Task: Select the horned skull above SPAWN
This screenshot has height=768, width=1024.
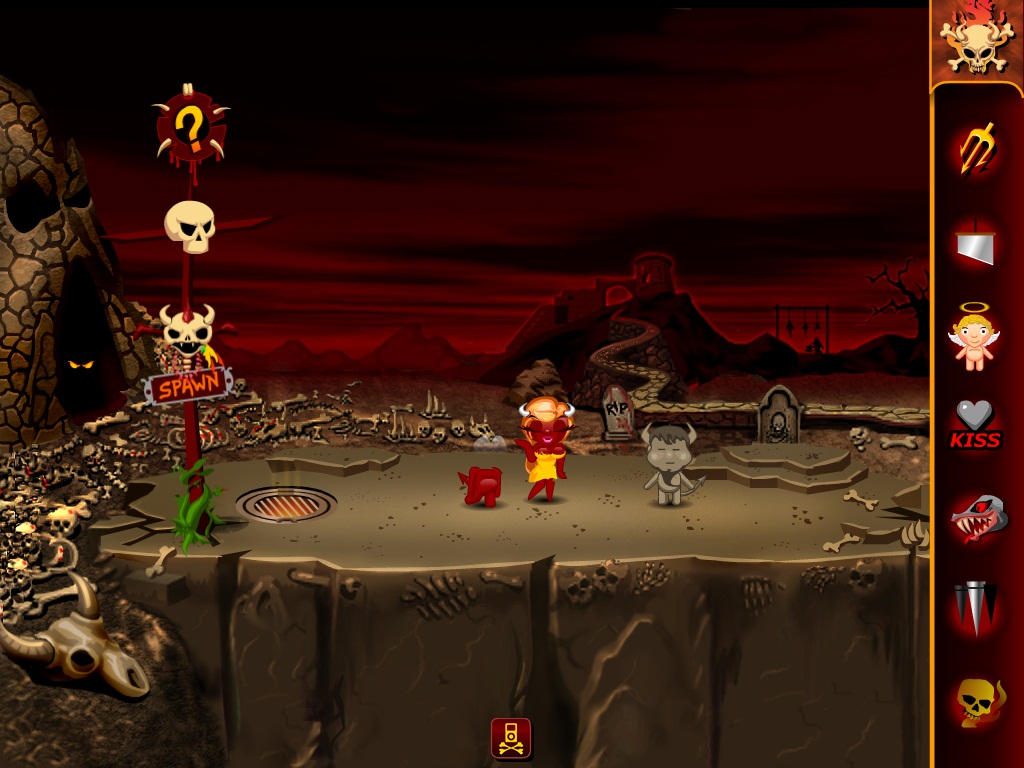Action: coord(188,326)
